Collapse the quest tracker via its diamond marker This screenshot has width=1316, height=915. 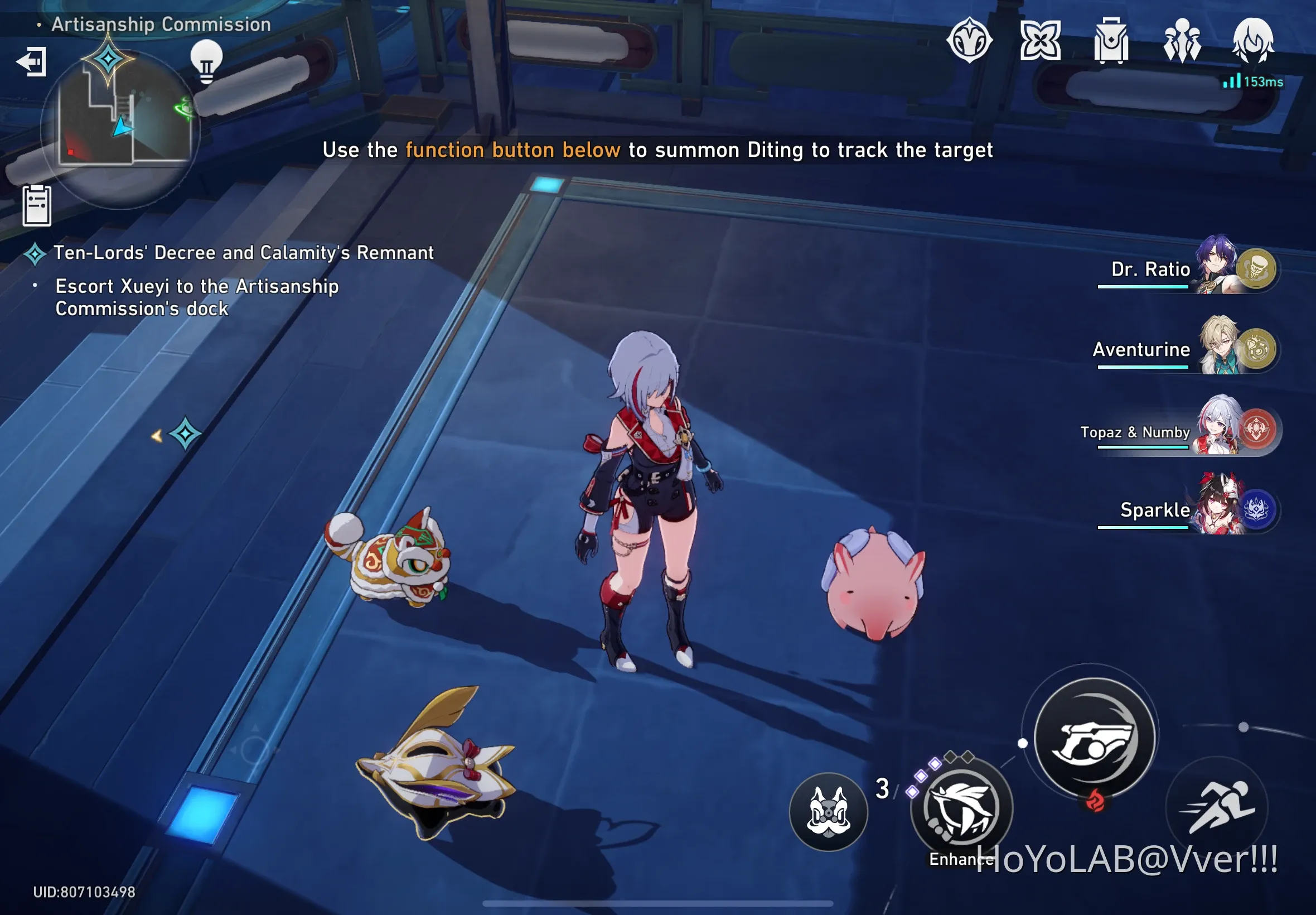35,252
